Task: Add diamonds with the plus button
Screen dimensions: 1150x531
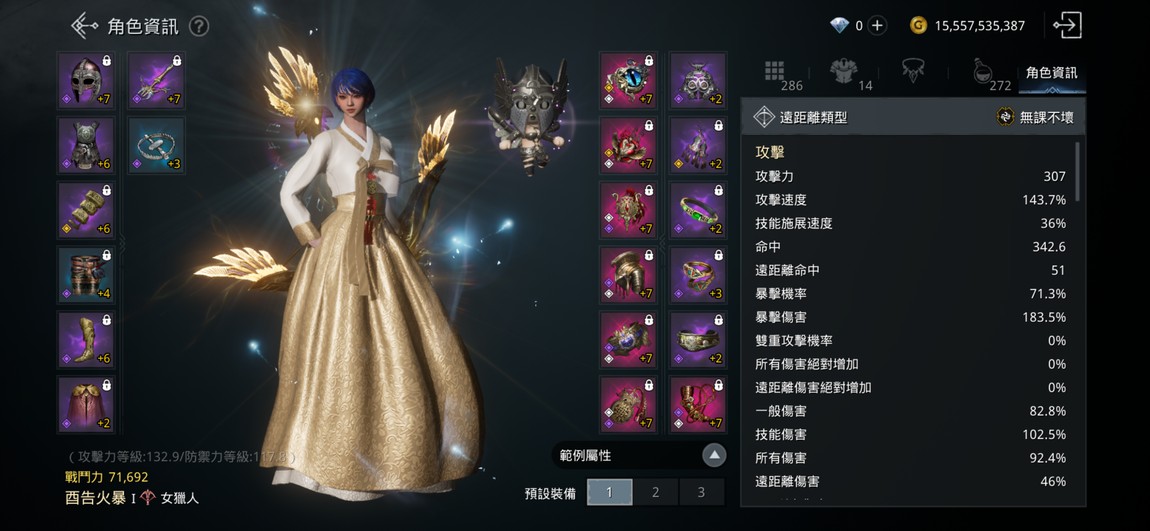Action: pos(877,26)
